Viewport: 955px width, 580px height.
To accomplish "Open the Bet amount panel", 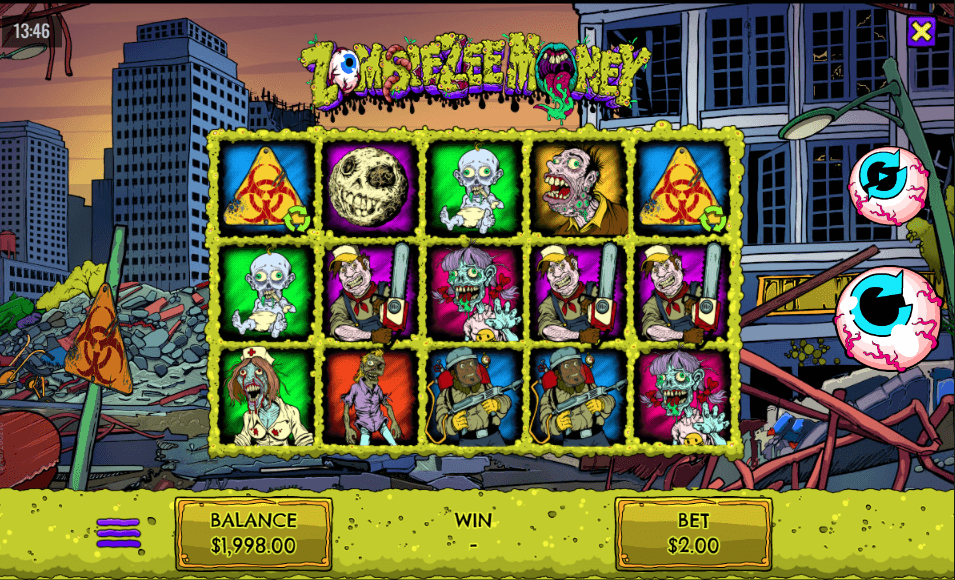I will click(x=693, y=533).
